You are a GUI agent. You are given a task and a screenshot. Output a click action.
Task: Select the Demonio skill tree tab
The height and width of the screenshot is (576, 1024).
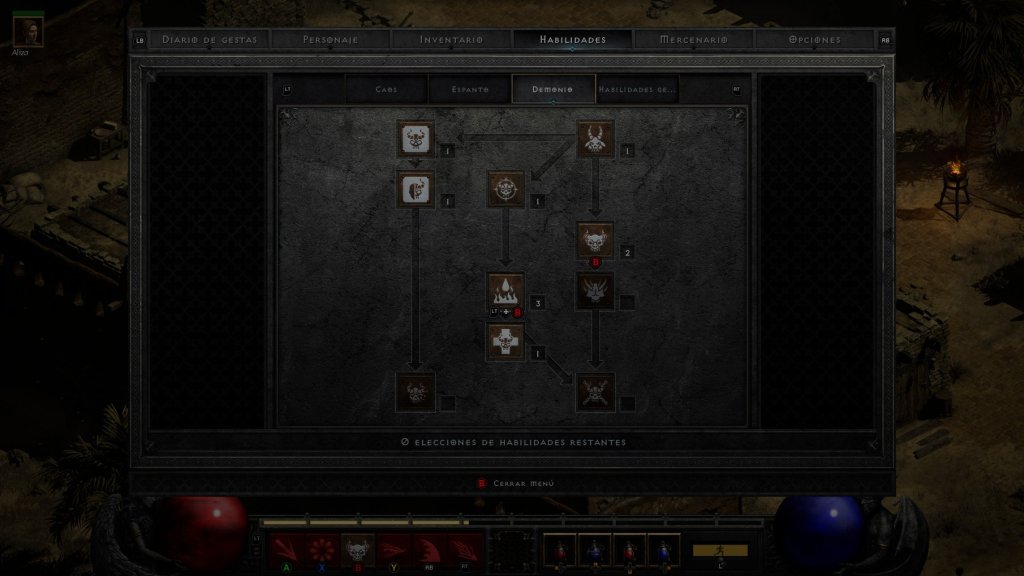[553, 89]
